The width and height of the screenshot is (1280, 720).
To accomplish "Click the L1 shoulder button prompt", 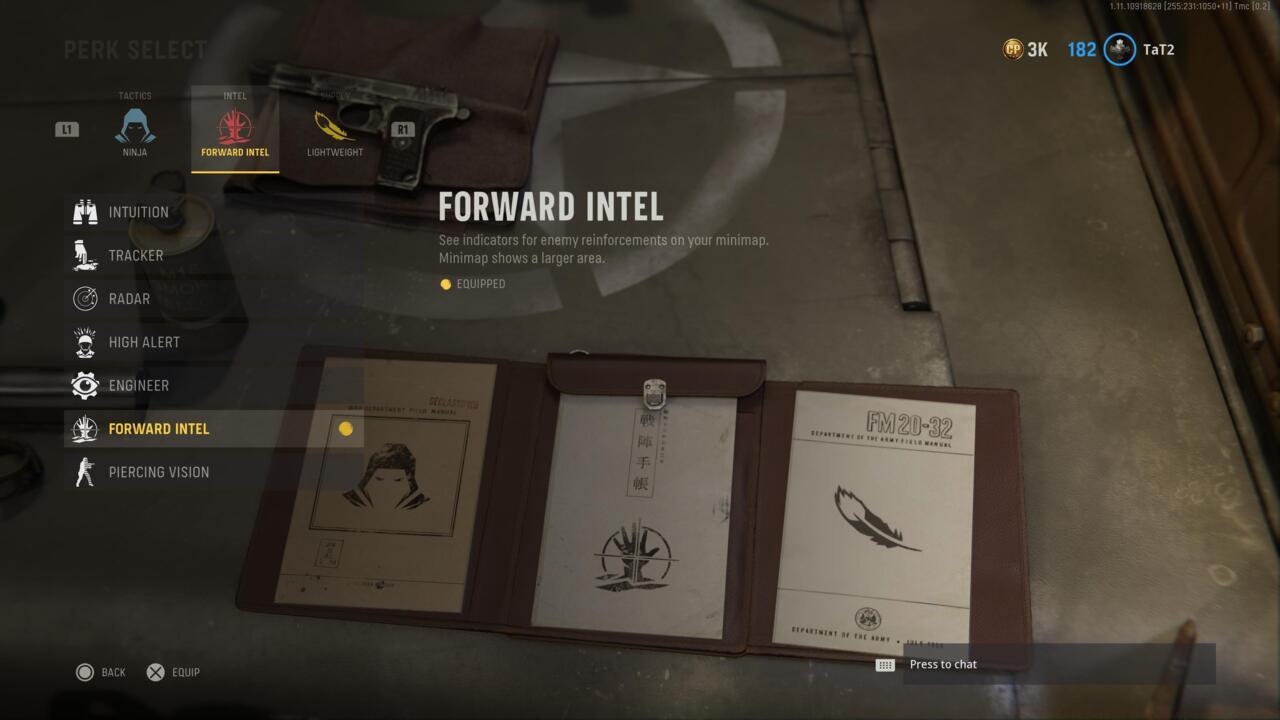I will coord(65,128).
